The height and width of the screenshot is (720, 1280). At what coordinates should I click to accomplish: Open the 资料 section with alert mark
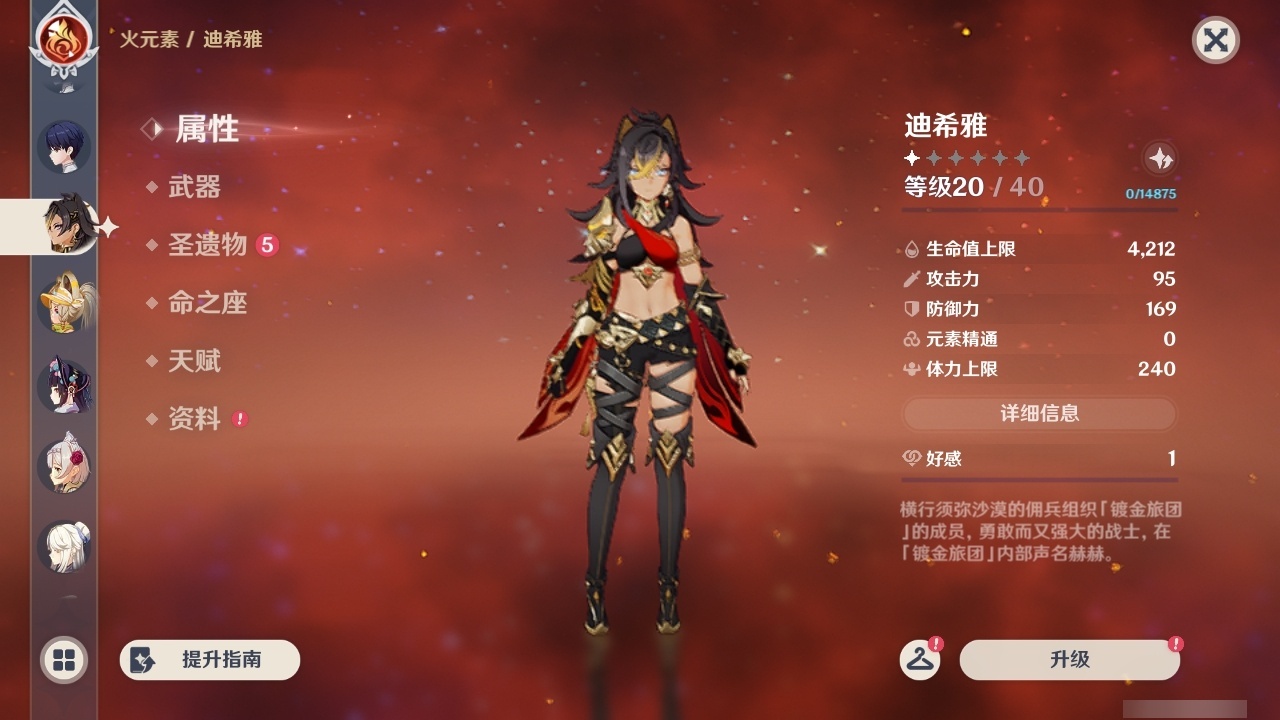click(197, 420)
